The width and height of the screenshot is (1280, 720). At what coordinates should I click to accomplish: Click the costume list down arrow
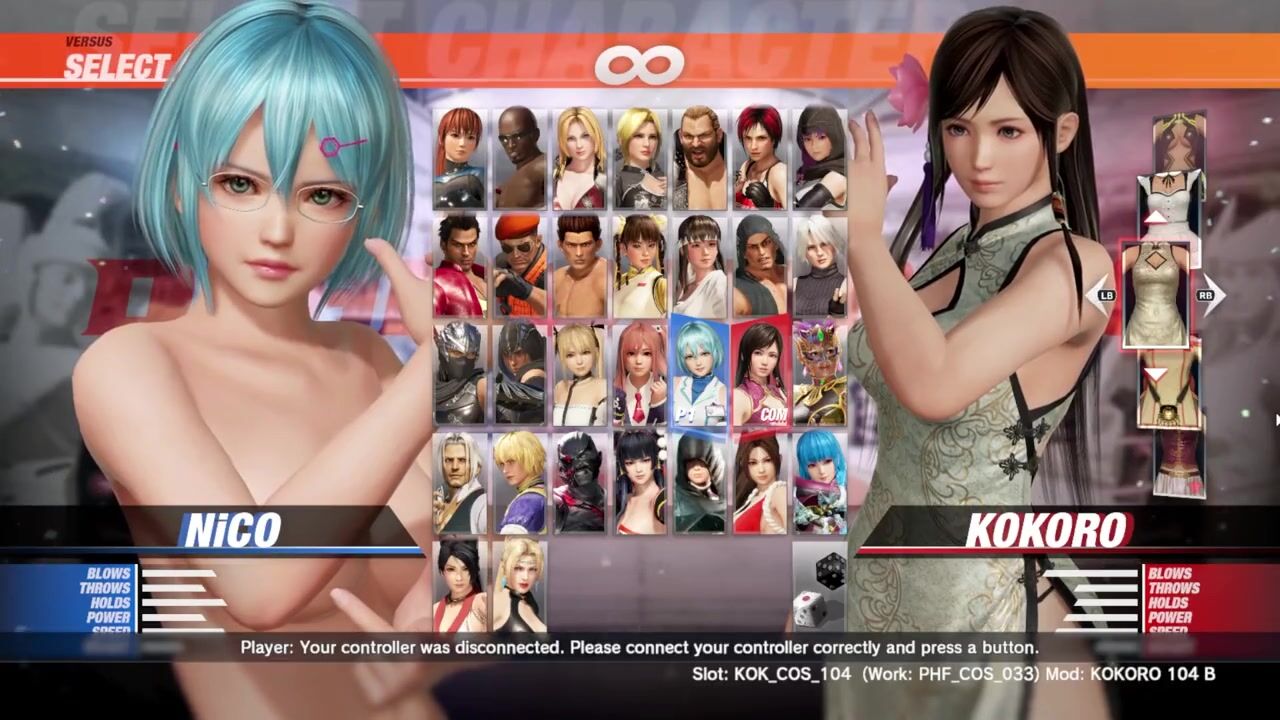coord(1155,374)
